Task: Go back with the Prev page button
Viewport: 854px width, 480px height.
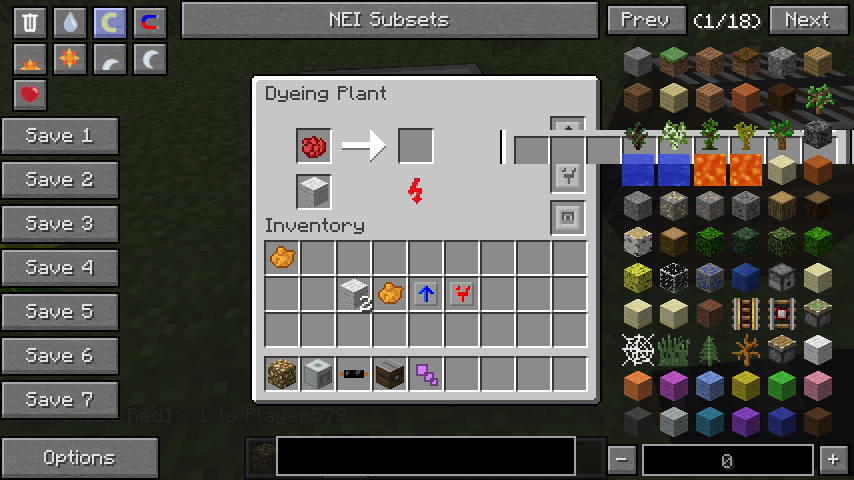Action: pyautogui.click(x=645, y=20)
